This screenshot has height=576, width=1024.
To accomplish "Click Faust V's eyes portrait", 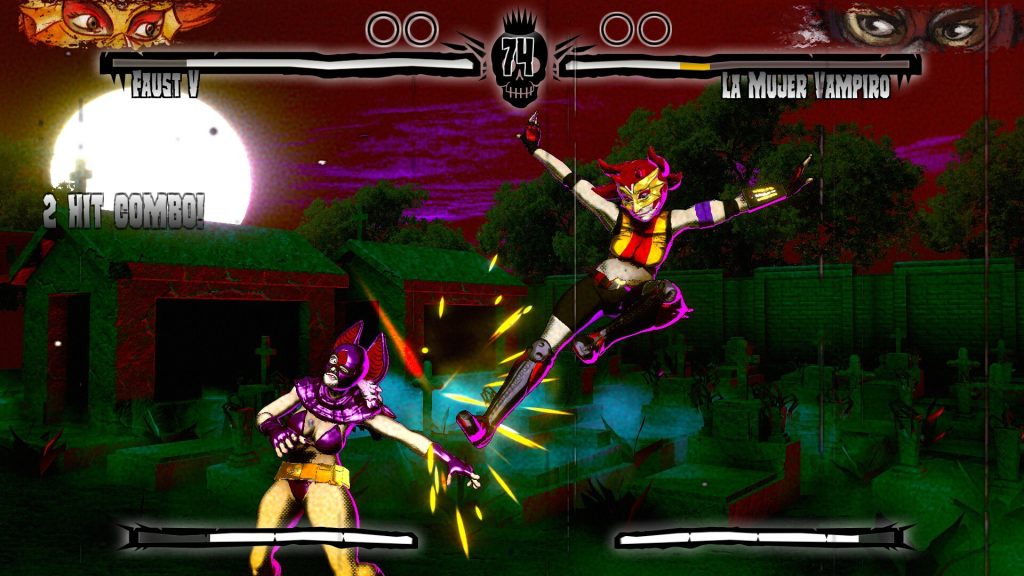I will tap(118, 22).
